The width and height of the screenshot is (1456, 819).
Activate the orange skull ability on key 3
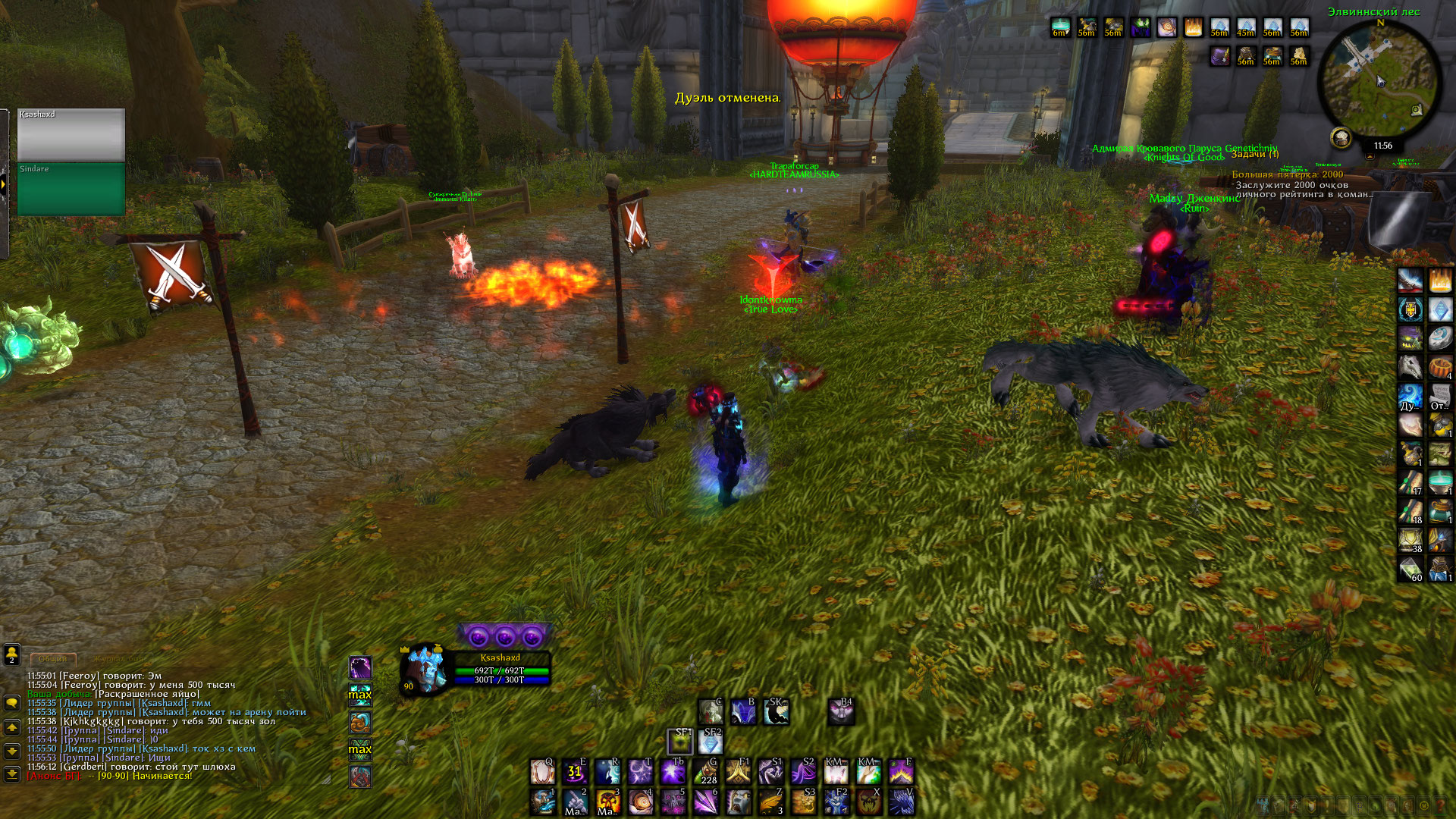(607, 802)
